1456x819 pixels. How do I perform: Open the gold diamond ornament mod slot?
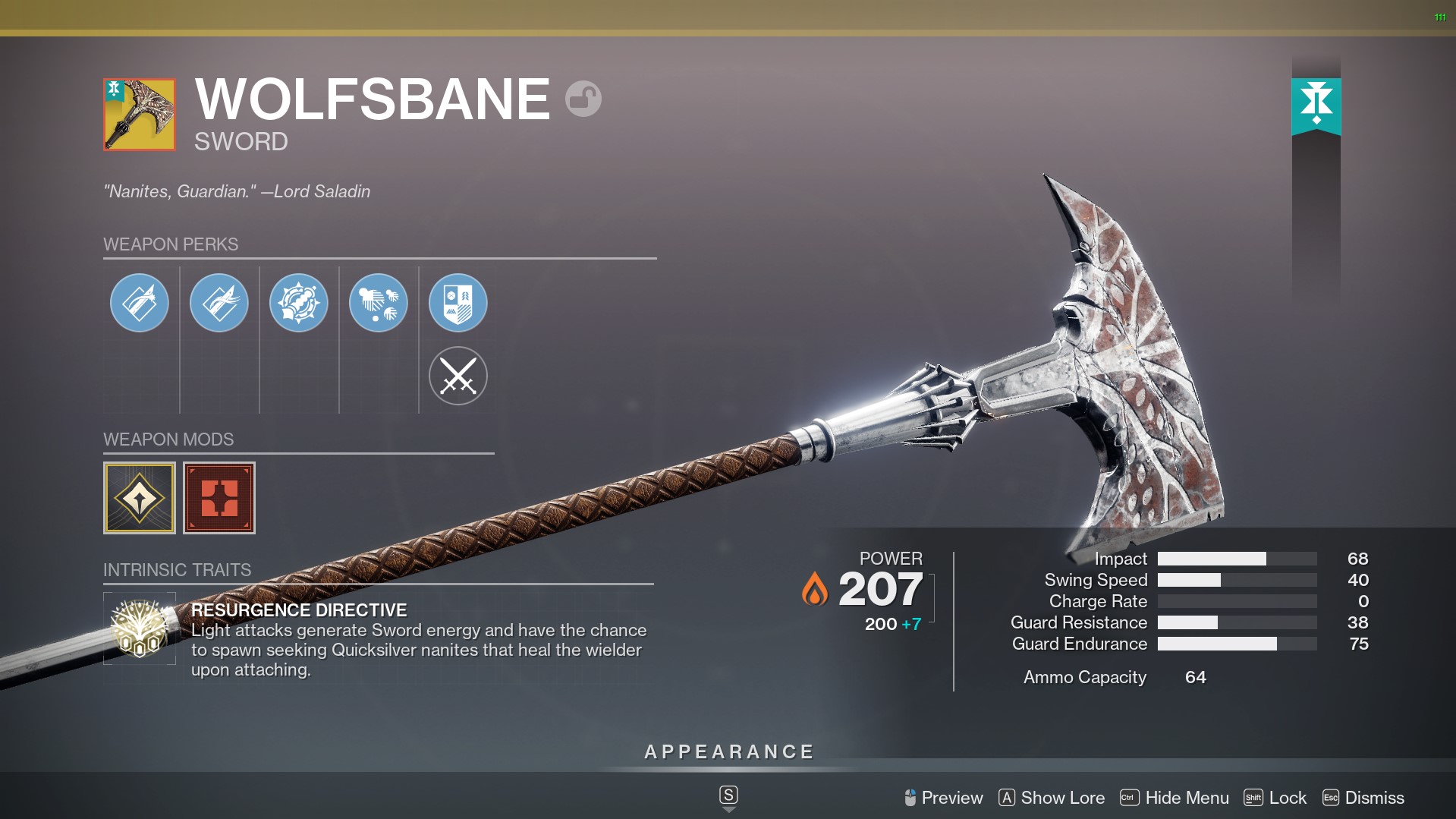pos(140,498)
